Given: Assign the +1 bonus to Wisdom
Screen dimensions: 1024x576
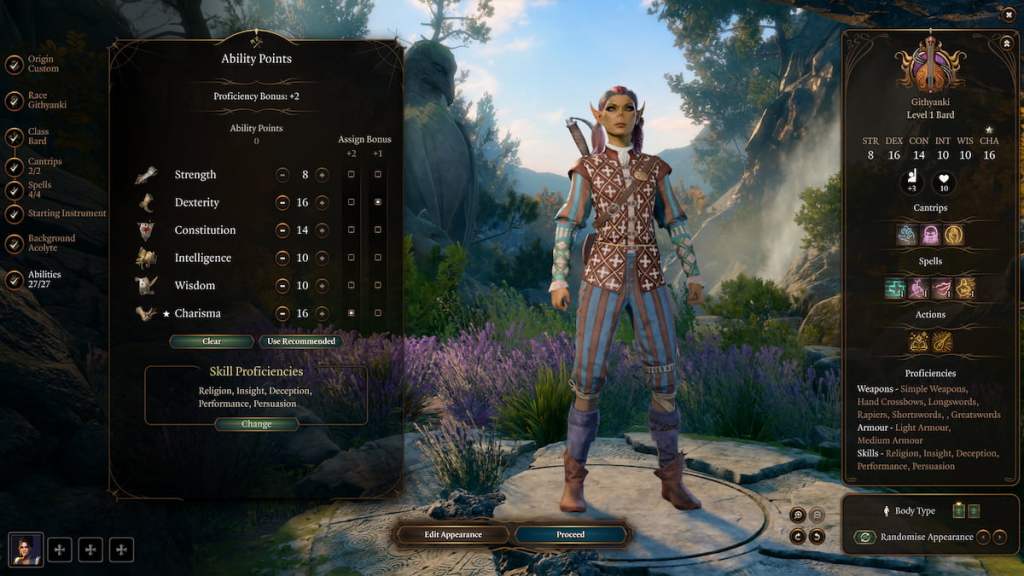Looking at the screenshot, I should pos(378,286).
